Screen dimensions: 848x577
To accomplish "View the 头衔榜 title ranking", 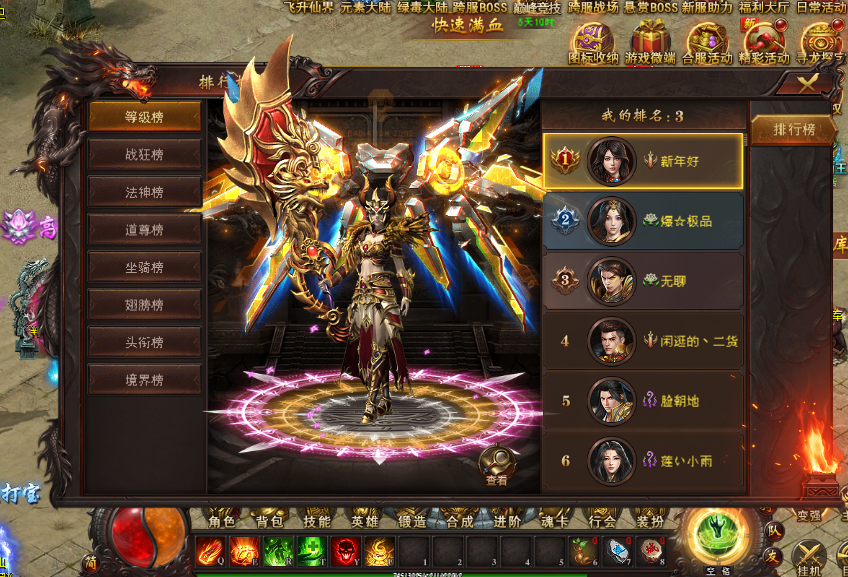I will click(144, 342).
